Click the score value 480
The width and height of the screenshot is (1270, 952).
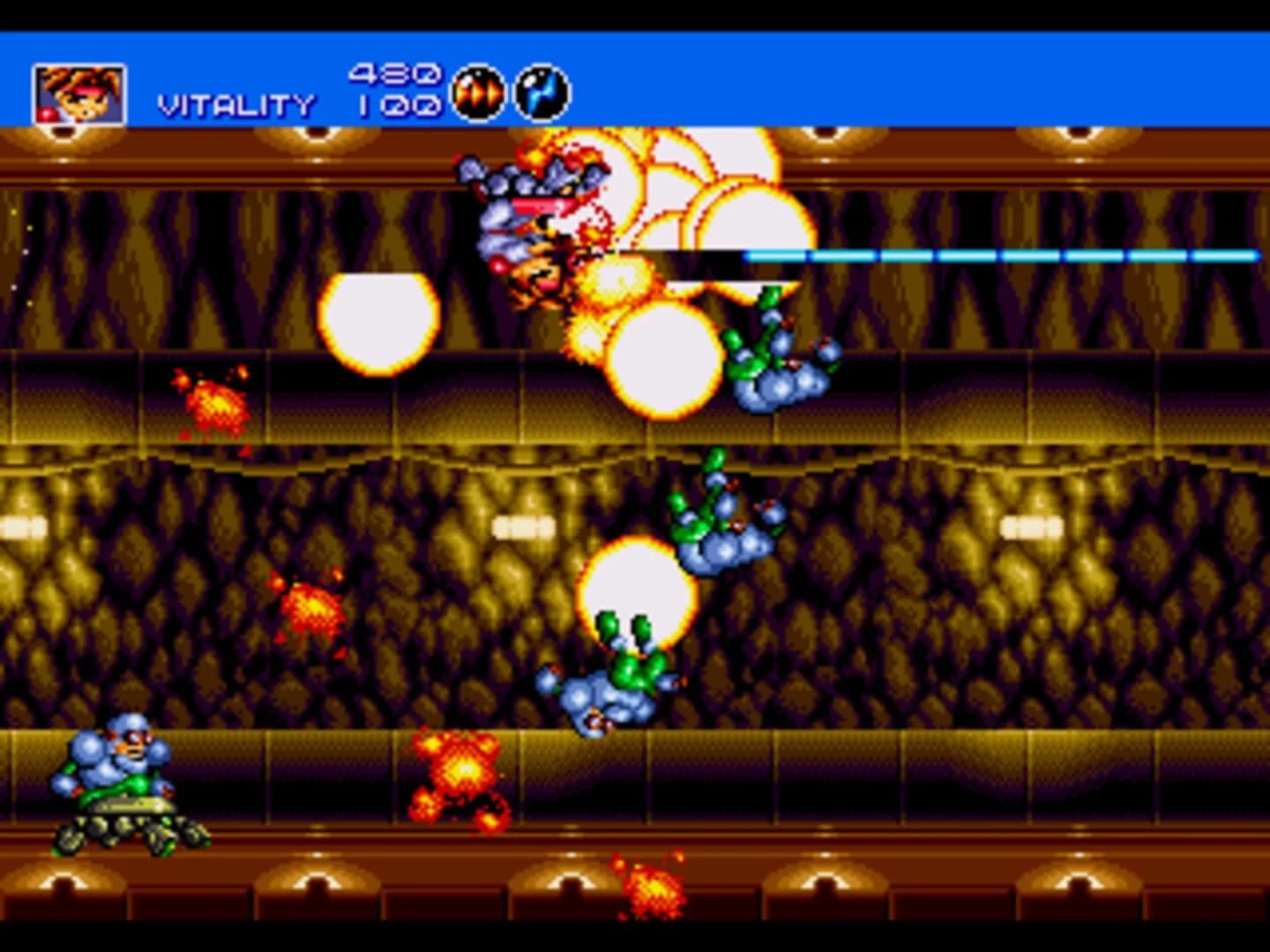tap(395, 75)
